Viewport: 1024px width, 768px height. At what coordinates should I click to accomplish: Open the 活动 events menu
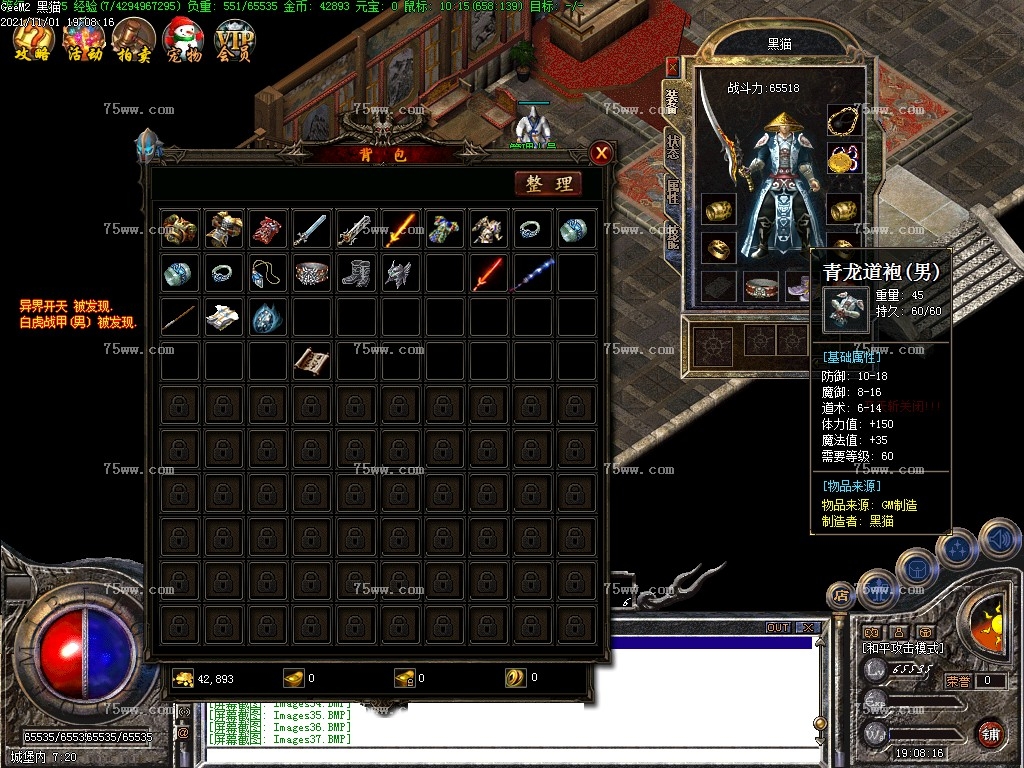[x=84, y=40]
